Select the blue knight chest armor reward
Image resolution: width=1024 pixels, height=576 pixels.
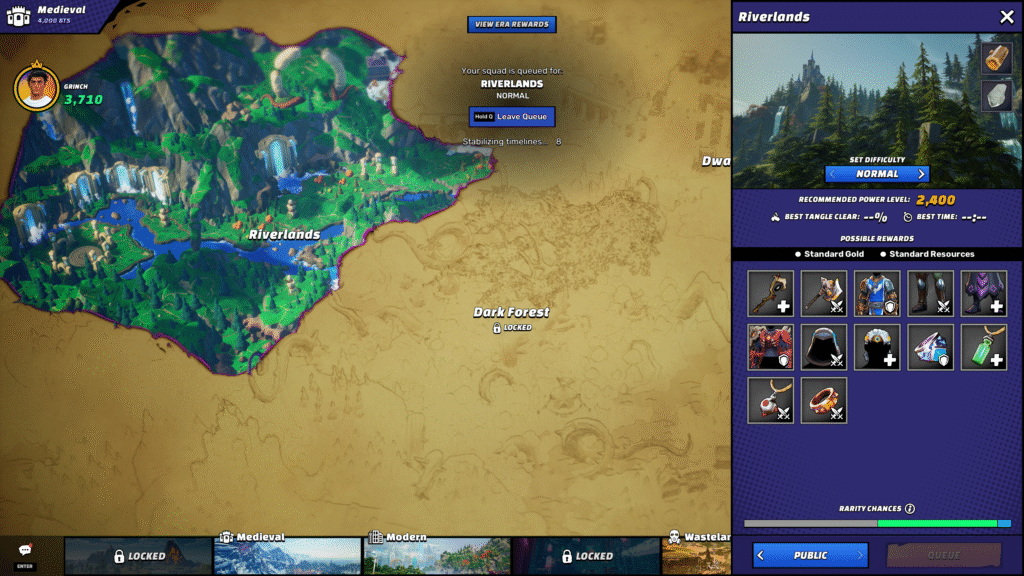click(x=877, y=294)
